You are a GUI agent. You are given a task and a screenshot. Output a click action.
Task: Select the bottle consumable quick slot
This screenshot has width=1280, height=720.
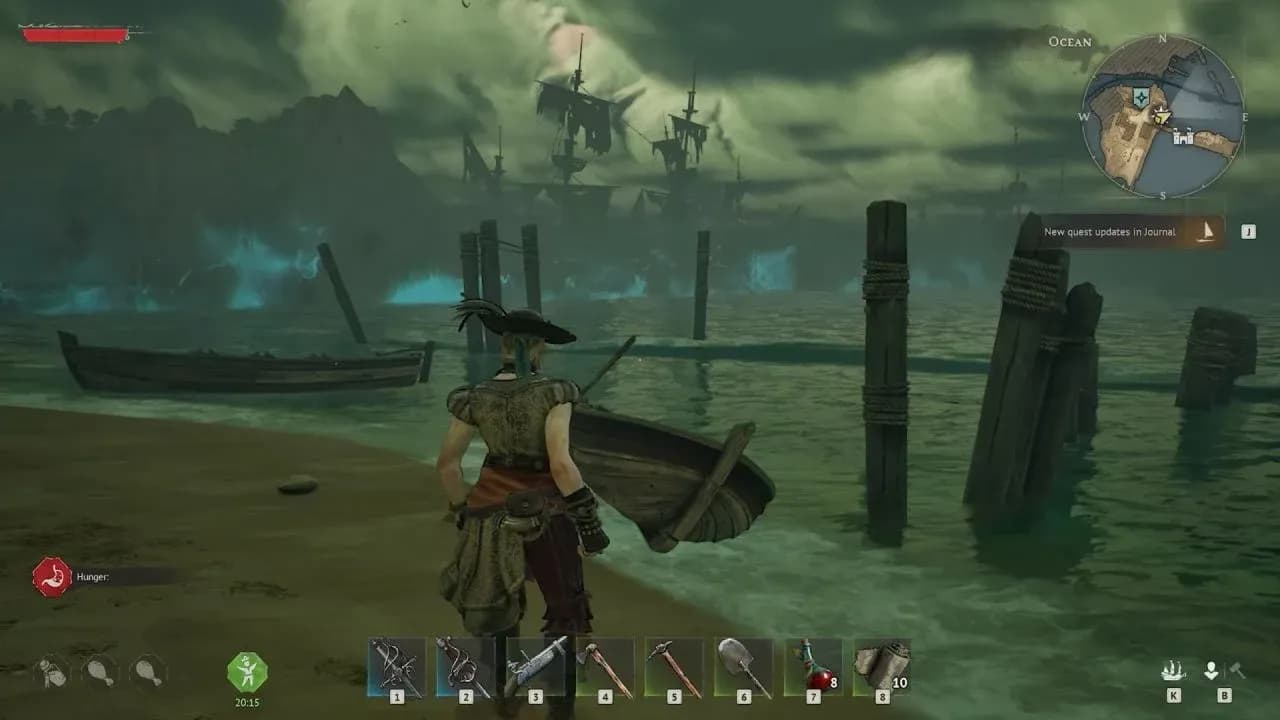pos(52,671)
